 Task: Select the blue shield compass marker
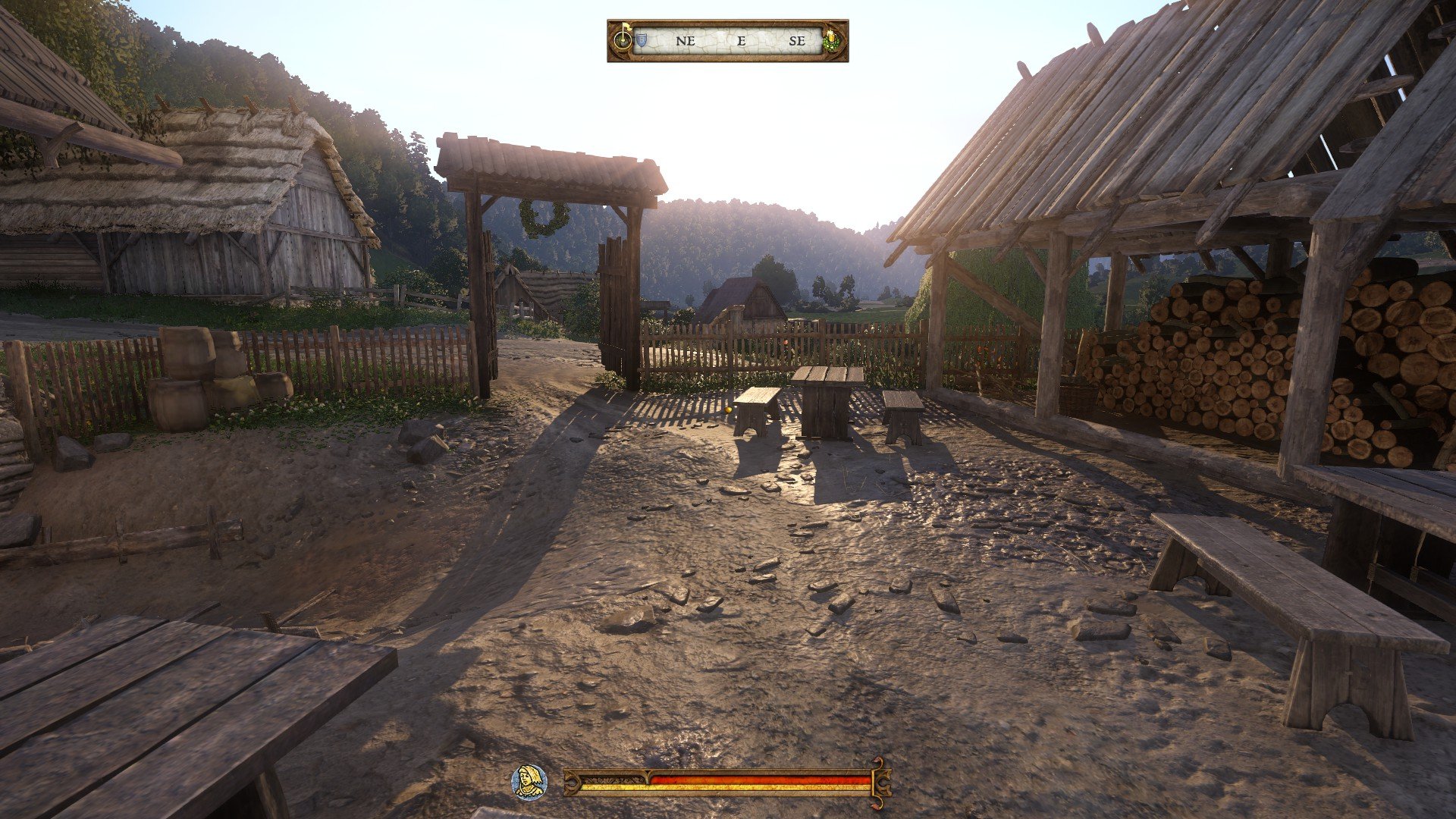(641, 40)
